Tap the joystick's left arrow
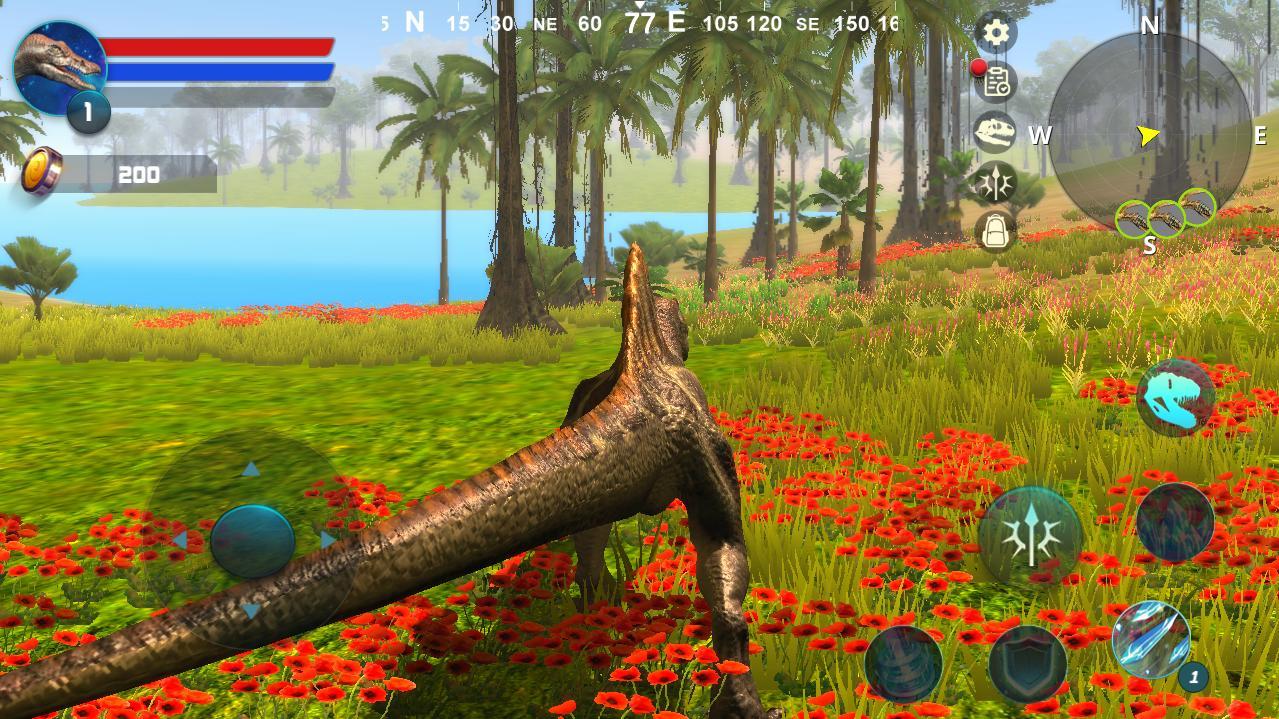 179,540
